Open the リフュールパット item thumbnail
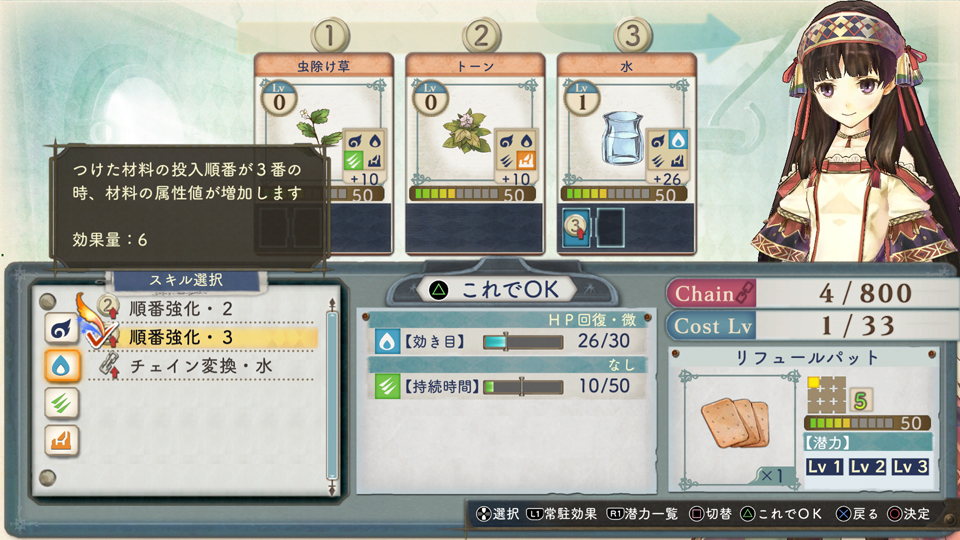The height and width of the screenshot is (540, 960). 735,418
